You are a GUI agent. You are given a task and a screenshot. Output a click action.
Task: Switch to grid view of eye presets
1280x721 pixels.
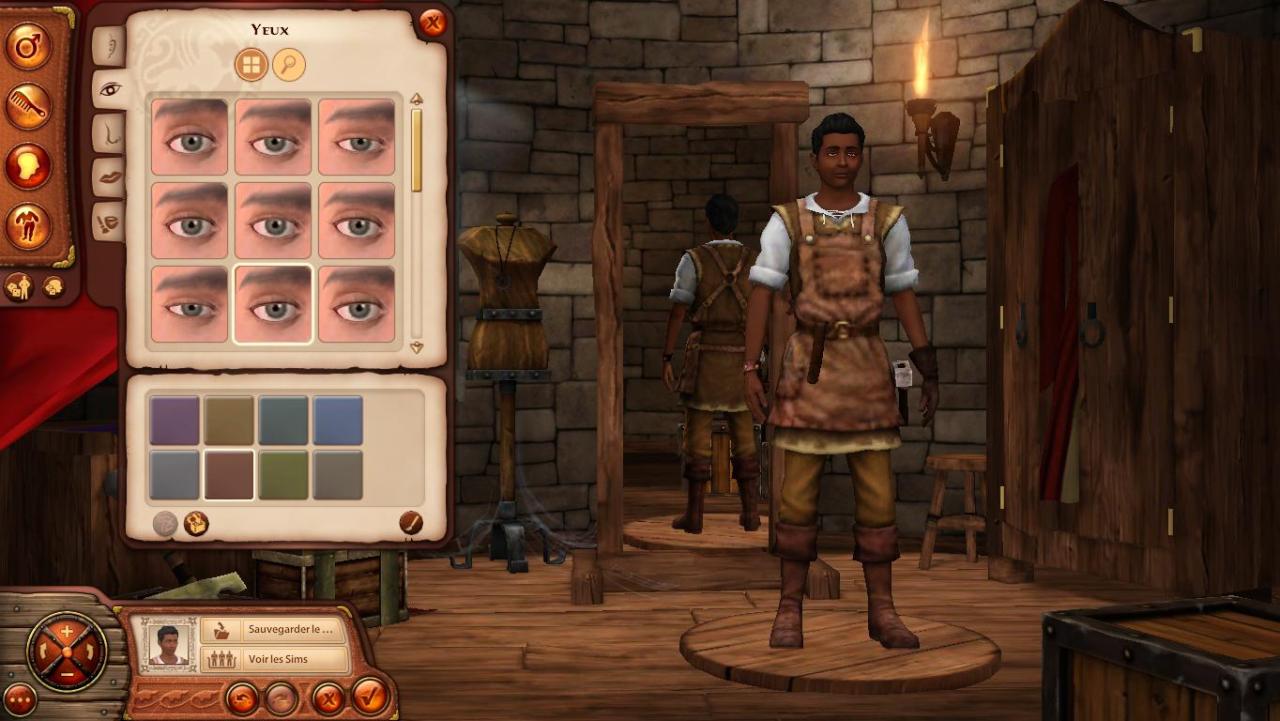coord(251,65)
